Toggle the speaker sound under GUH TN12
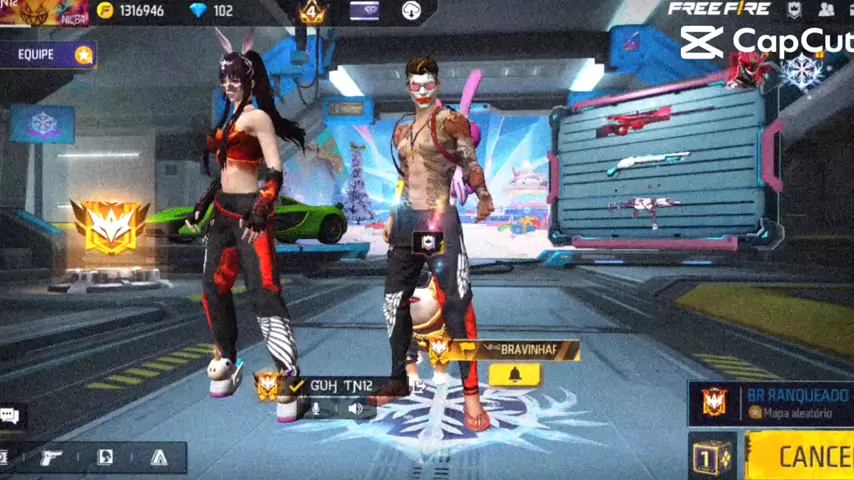854x480 pixels. click(355, 408)
